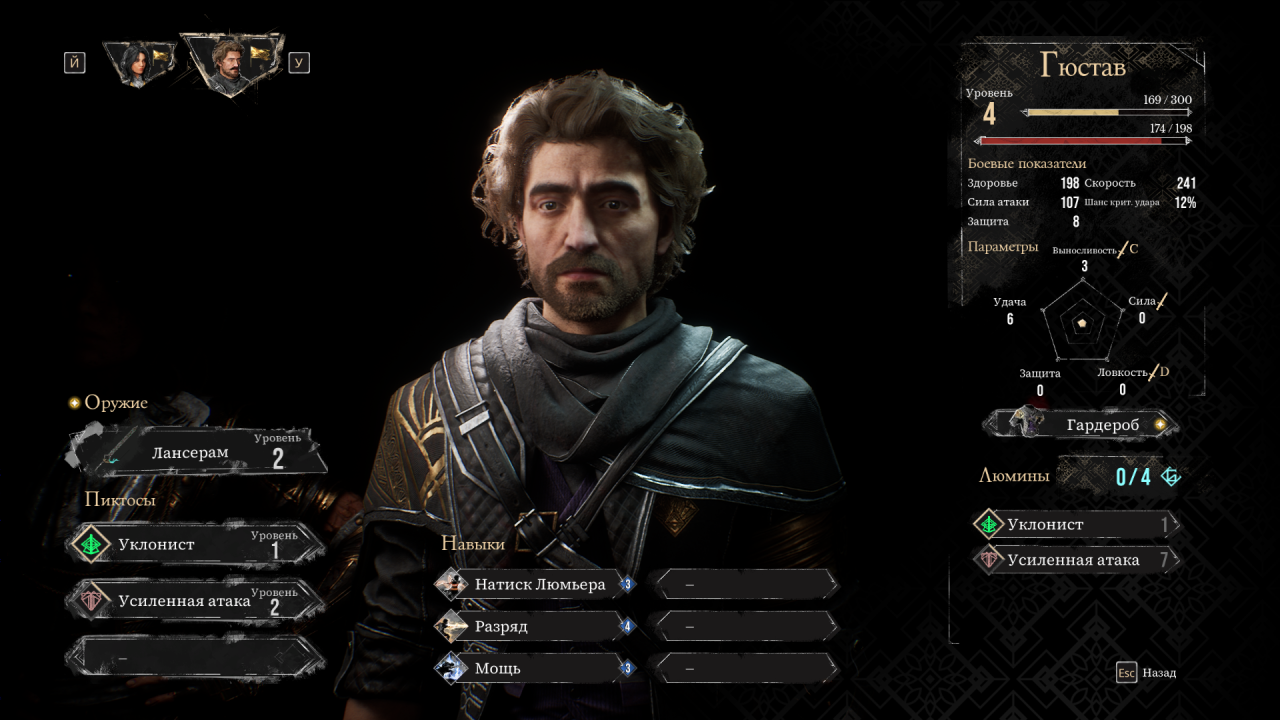Select Gustave's character portrait
This screenshot has width=1280, height=720.
pos(230,61)
